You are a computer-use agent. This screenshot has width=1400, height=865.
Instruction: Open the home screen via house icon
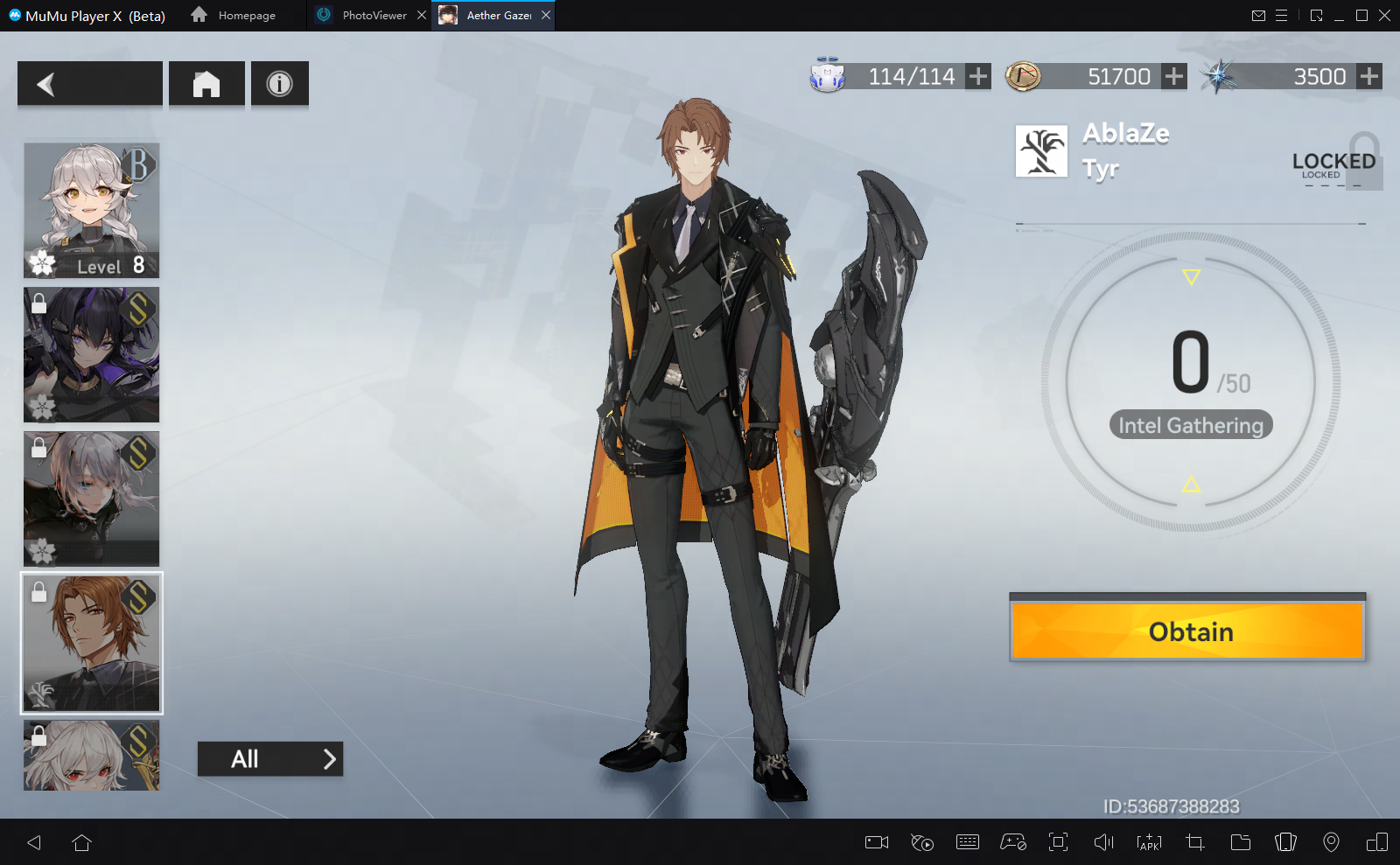click(206, 84)
